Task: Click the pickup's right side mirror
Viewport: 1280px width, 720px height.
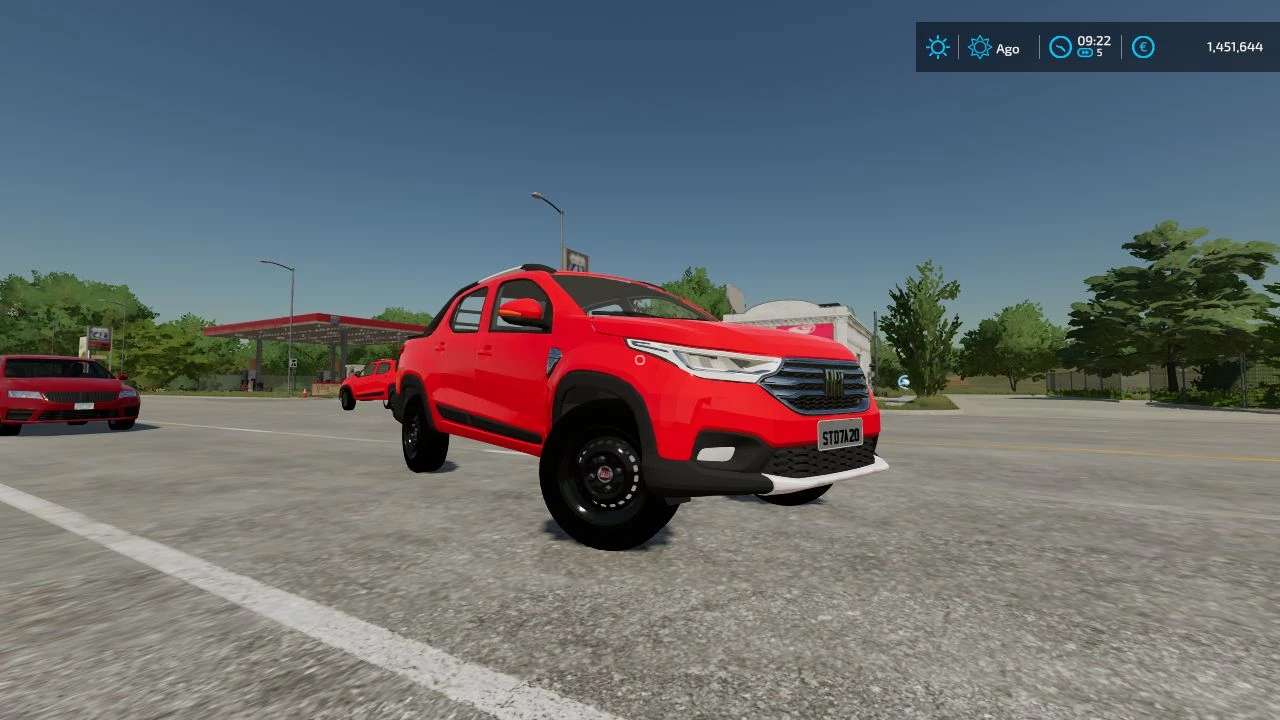Action: (519, 312)
